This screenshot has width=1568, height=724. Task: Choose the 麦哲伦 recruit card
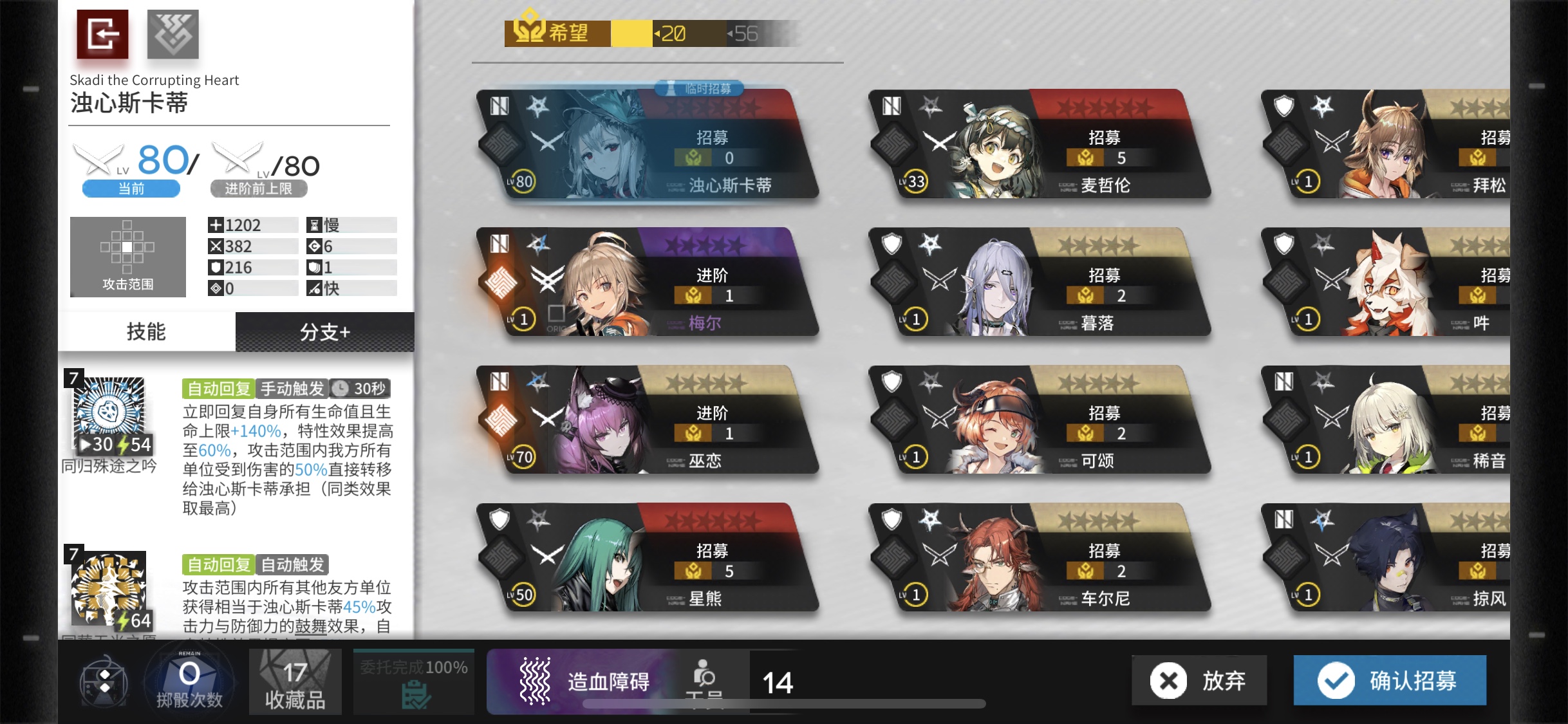tap(1039, 145)
